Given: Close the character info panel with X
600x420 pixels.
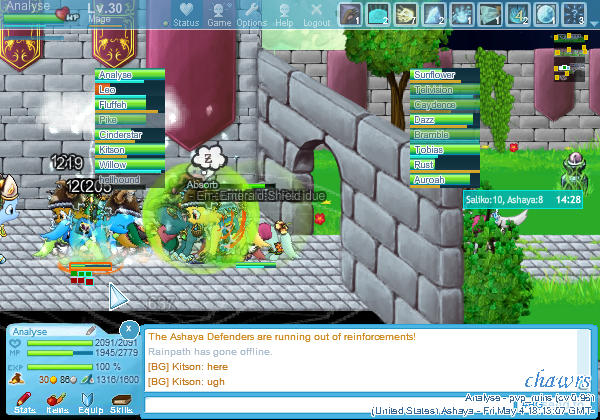Looking at the screenshot, I should point(129,328).
